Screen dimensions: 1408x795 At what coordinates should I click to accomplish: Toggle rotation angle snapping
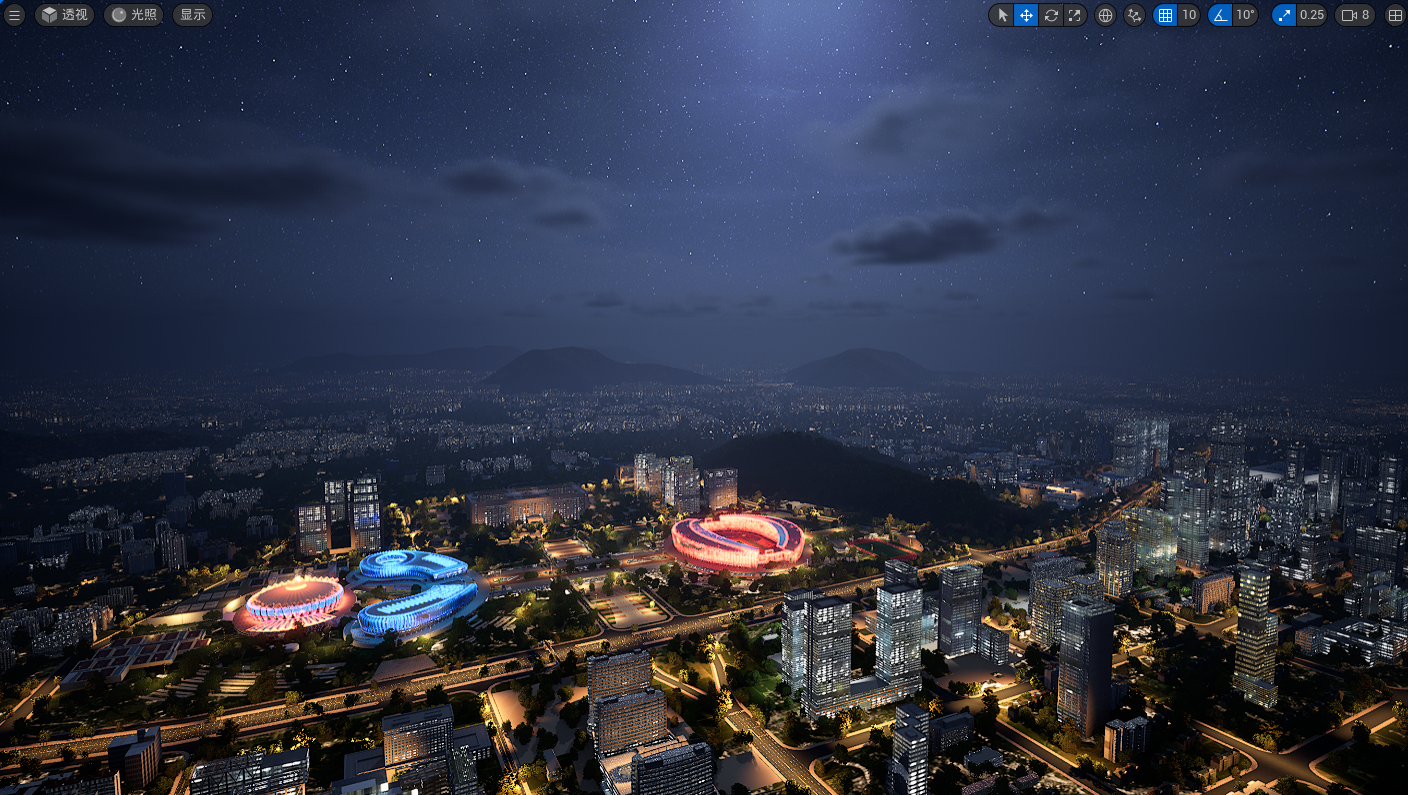point(1220,15)
